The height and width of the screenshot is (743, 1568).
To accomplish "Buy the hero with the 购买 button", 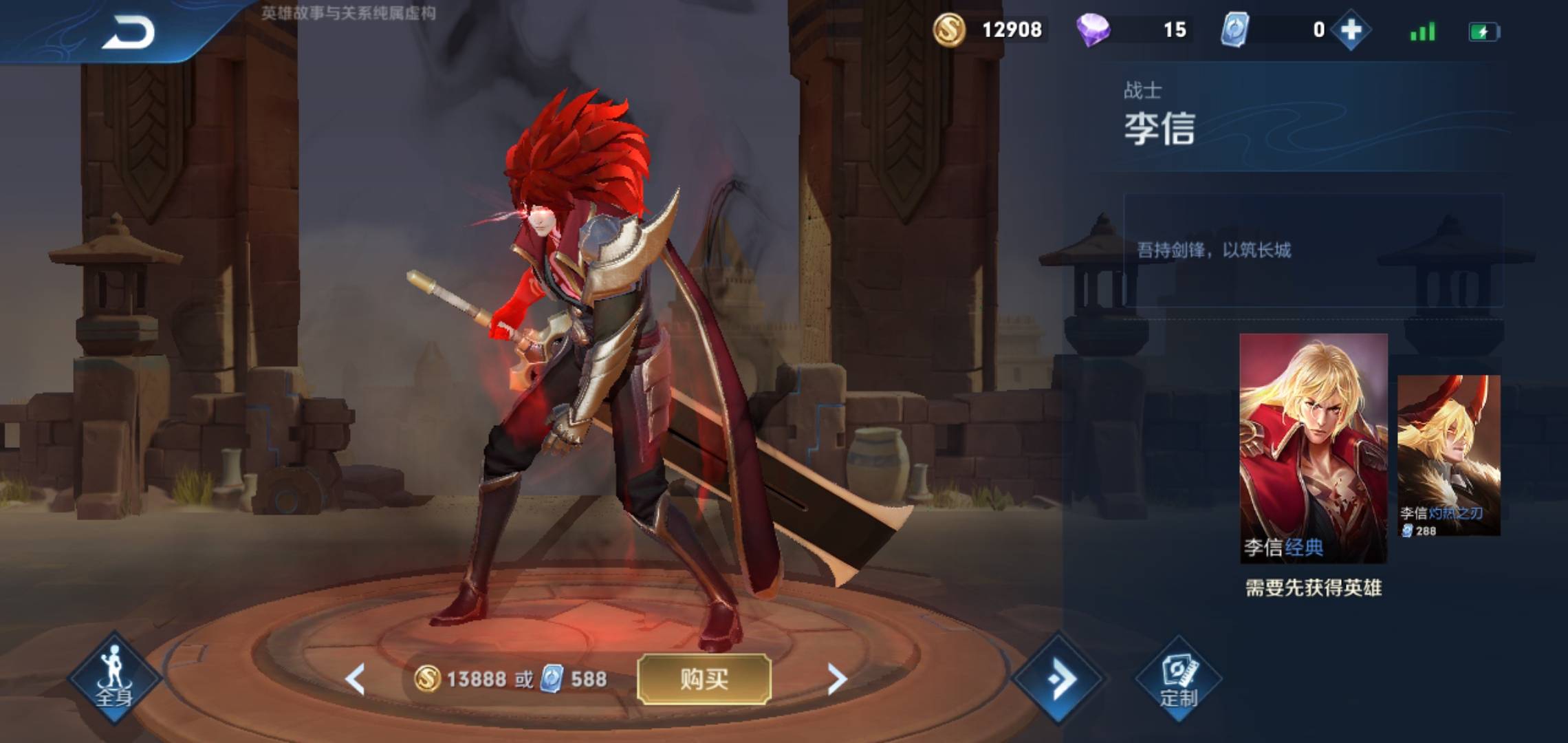I will click(704, 679).
